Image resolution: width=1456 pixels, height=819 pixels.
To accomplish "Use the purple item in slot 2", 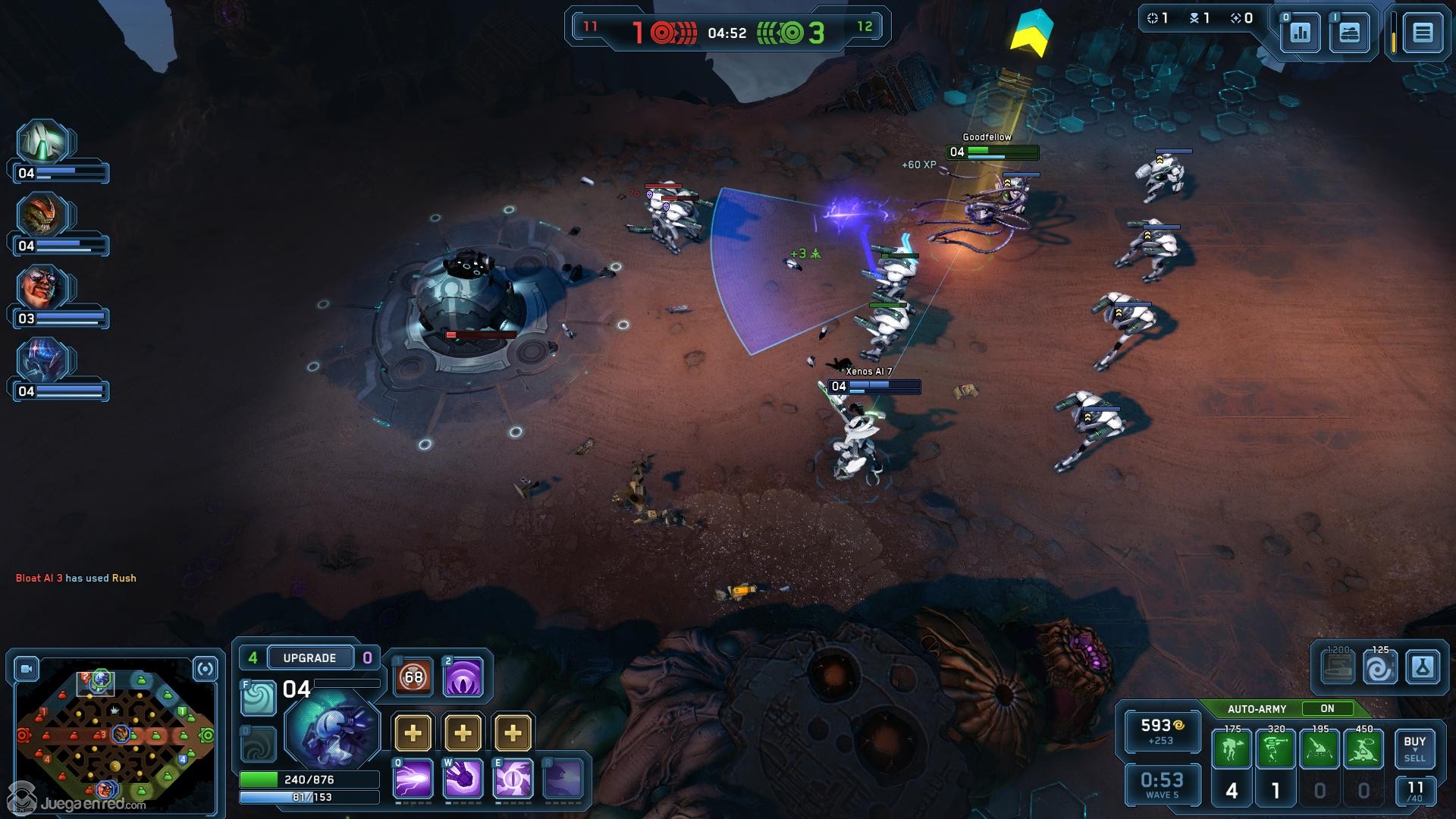I will [x=463, y=676].
